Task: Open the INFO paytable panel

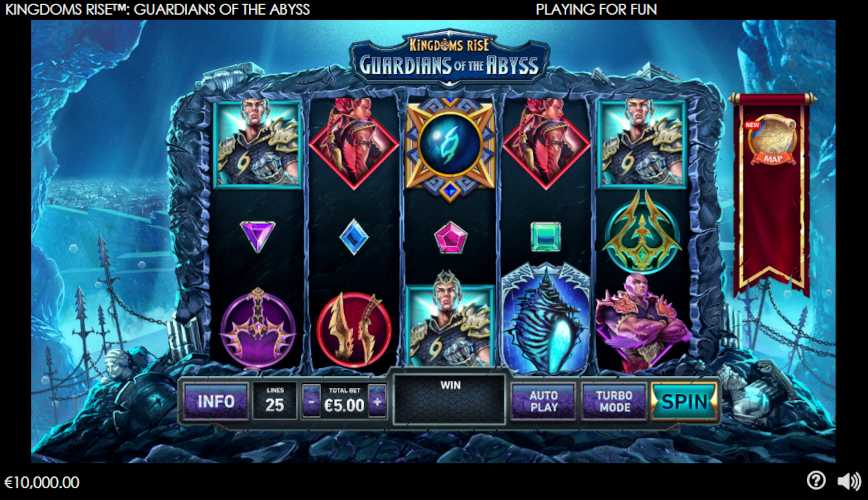Action: point(216,402)
